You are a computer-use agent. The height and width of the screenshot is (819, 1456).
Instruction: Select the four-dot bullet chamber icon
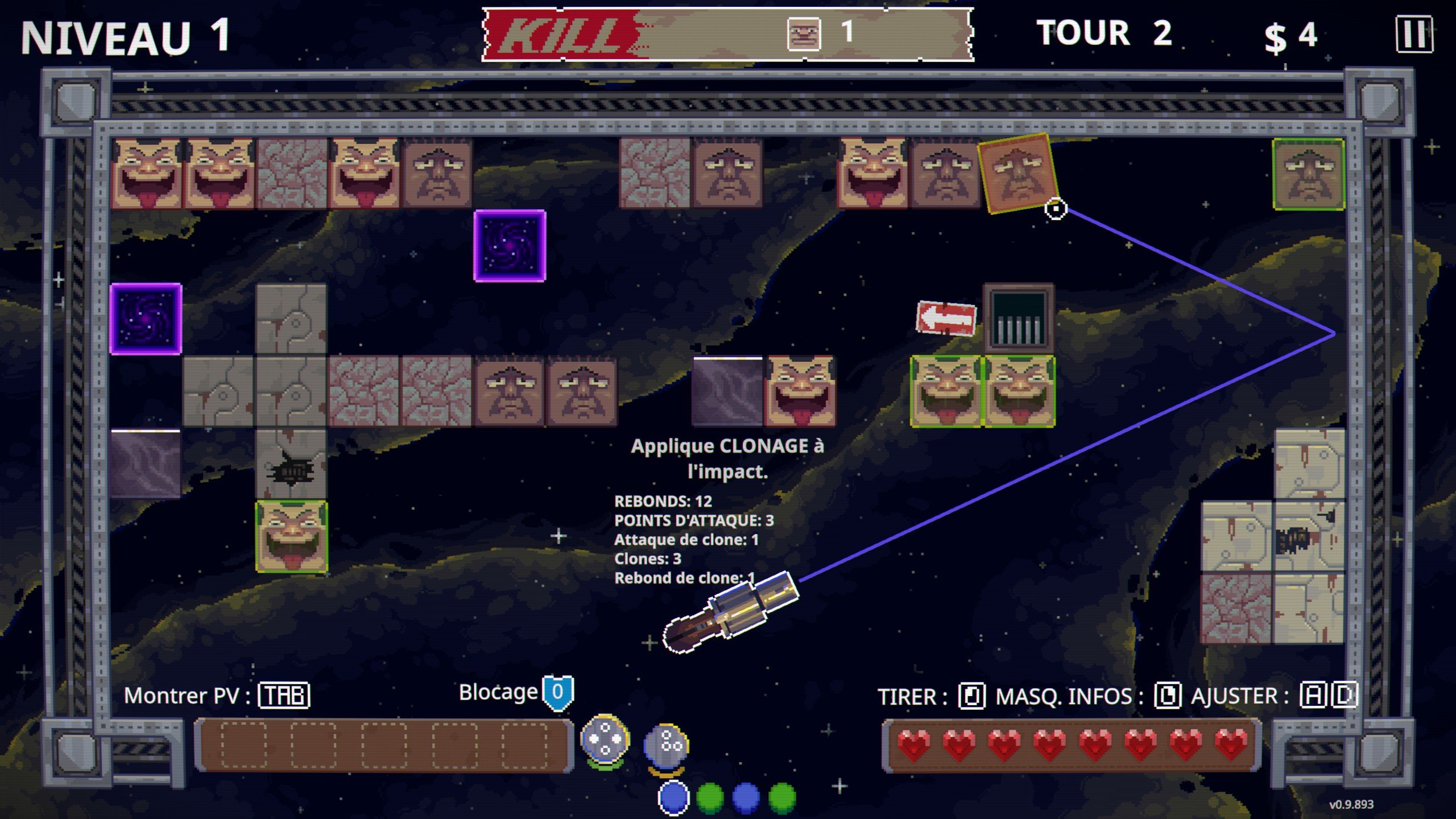pos(605,739)
